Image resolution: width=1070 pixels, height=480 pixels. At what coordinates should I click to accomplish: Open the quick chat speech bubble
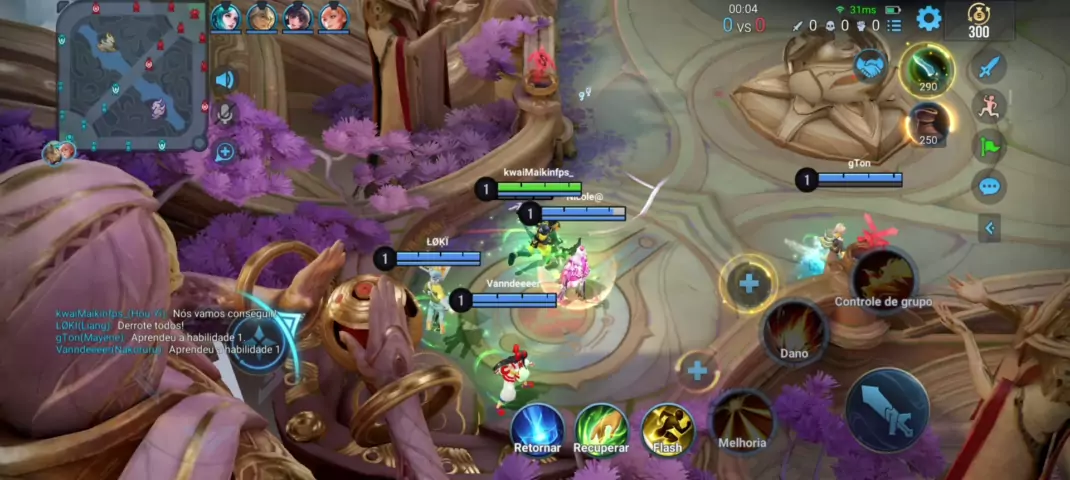click(x=989, y=186)
